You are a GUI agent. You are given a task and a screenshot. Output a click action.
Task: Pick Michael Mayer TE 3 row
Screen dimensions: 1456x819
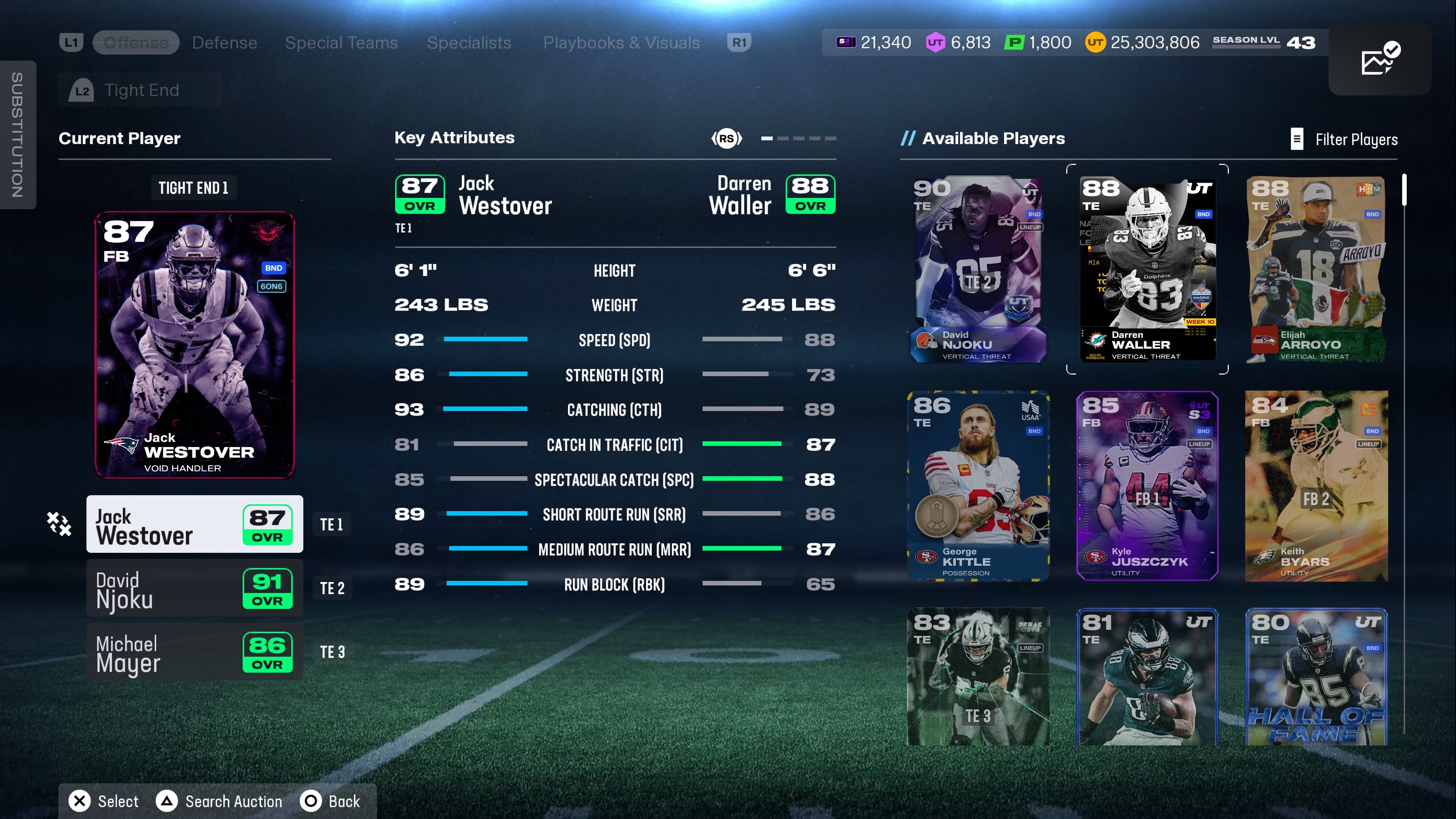point(195,652)
